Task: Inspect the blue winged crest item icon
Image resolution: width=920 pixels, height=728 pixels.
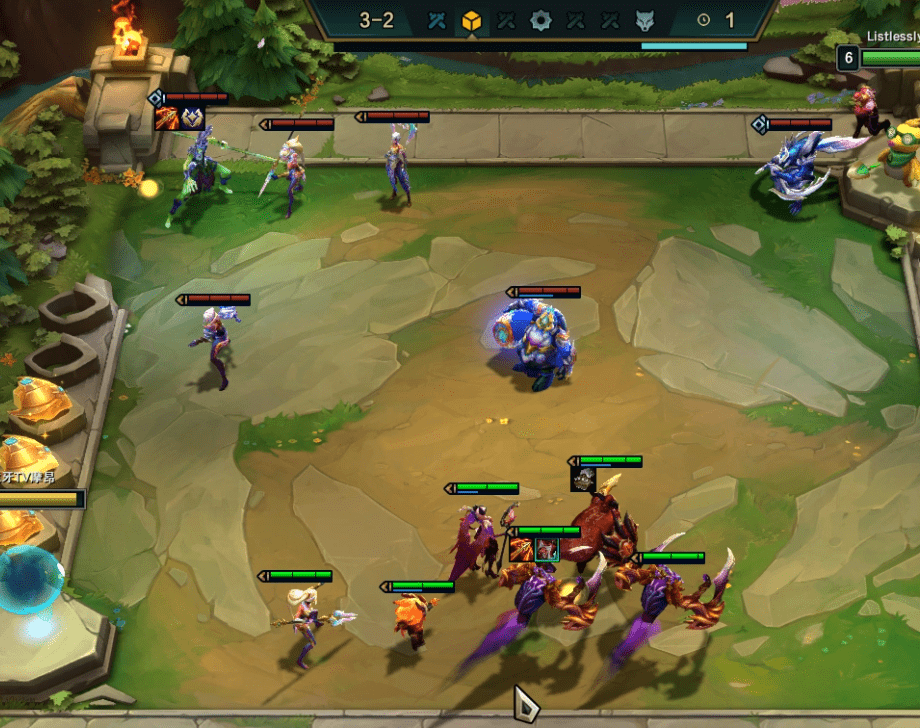Action: point(192,118)
